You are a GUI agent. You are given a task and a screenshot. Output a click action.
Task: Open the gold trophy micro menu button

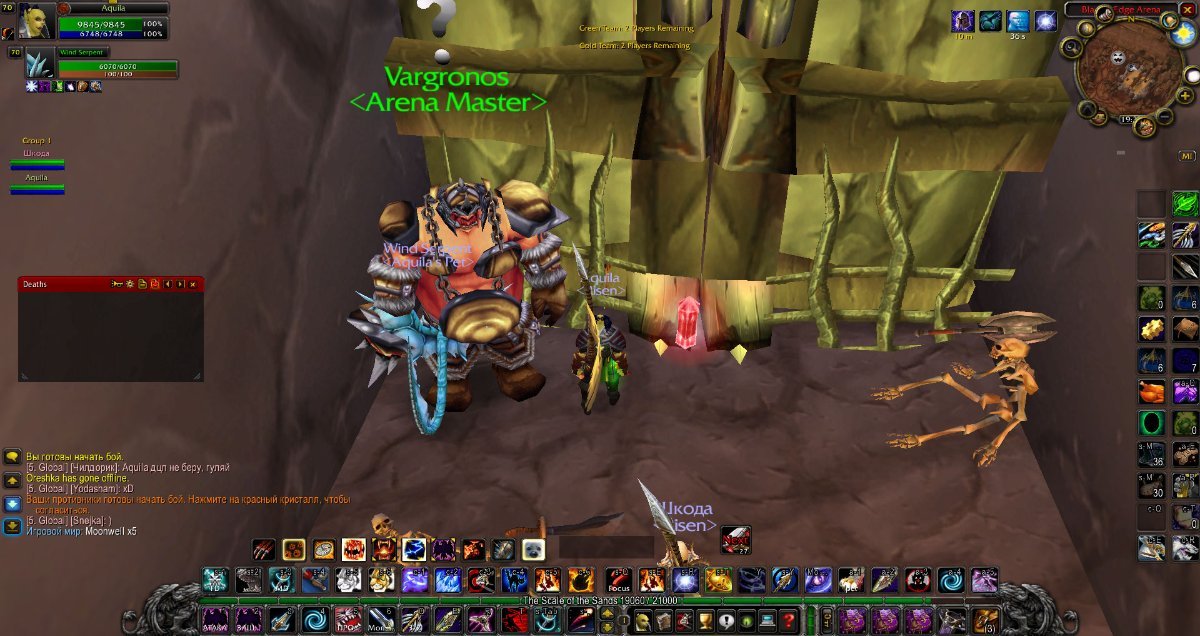(706, 620)
